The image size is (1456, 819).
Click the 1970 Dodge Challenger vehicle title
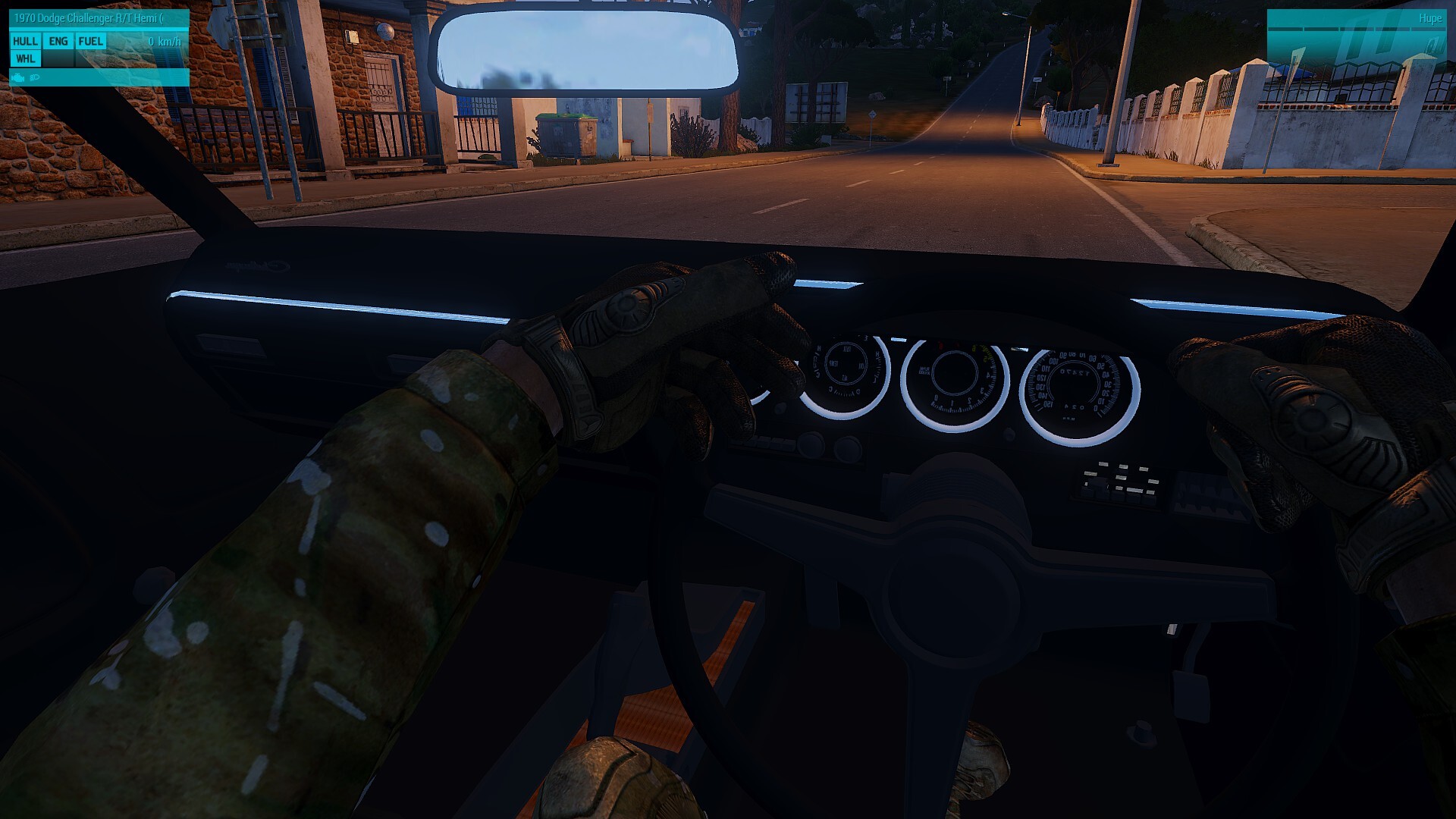pyautogui.click(x=88, y=18)
